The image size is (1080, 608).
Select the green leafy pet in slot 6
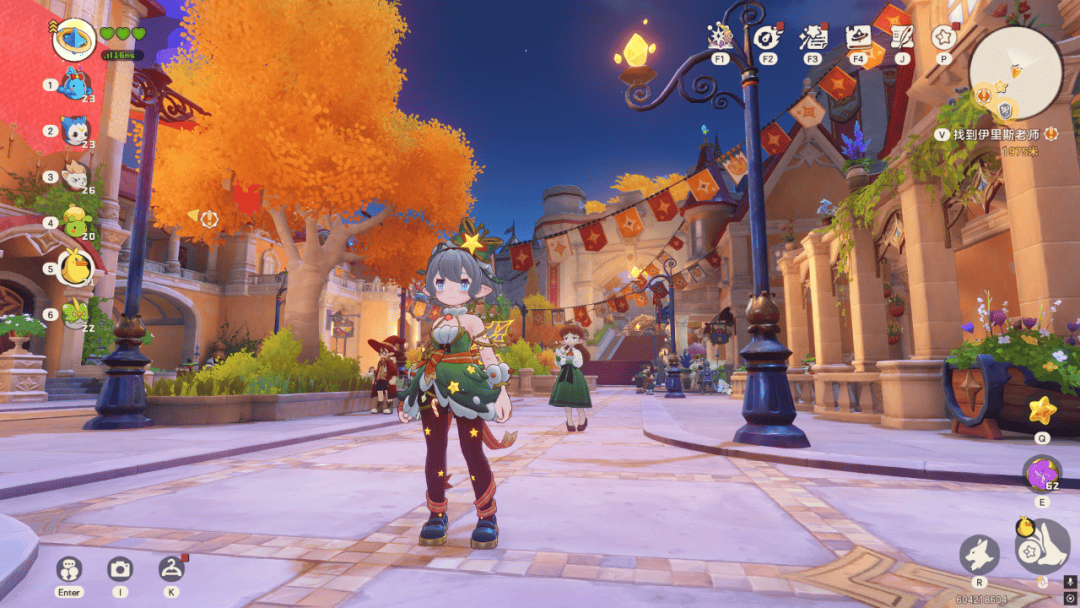click(74, 314)
